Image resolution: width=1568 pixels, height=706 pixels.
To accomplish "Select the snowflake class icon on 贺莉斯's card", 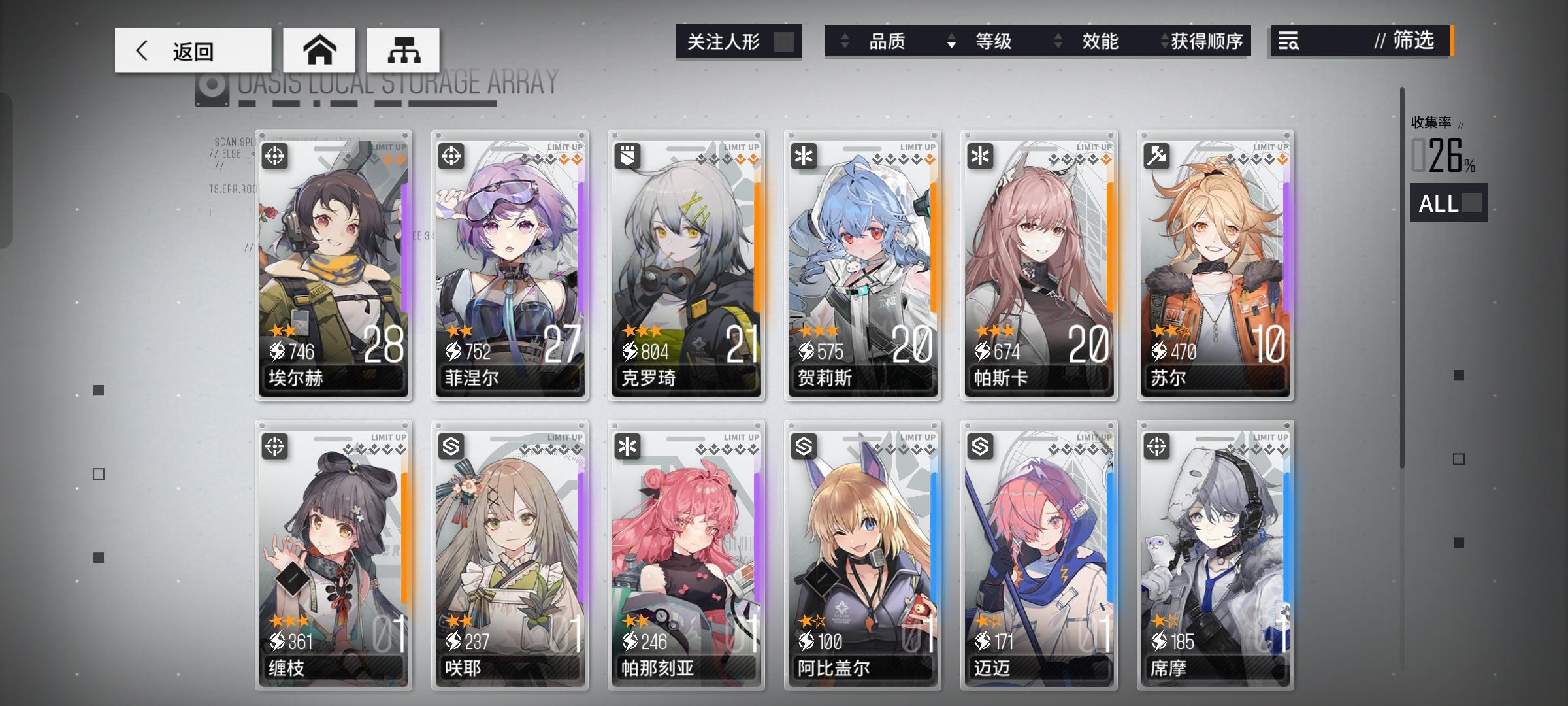I will click(x=806, y=155).
